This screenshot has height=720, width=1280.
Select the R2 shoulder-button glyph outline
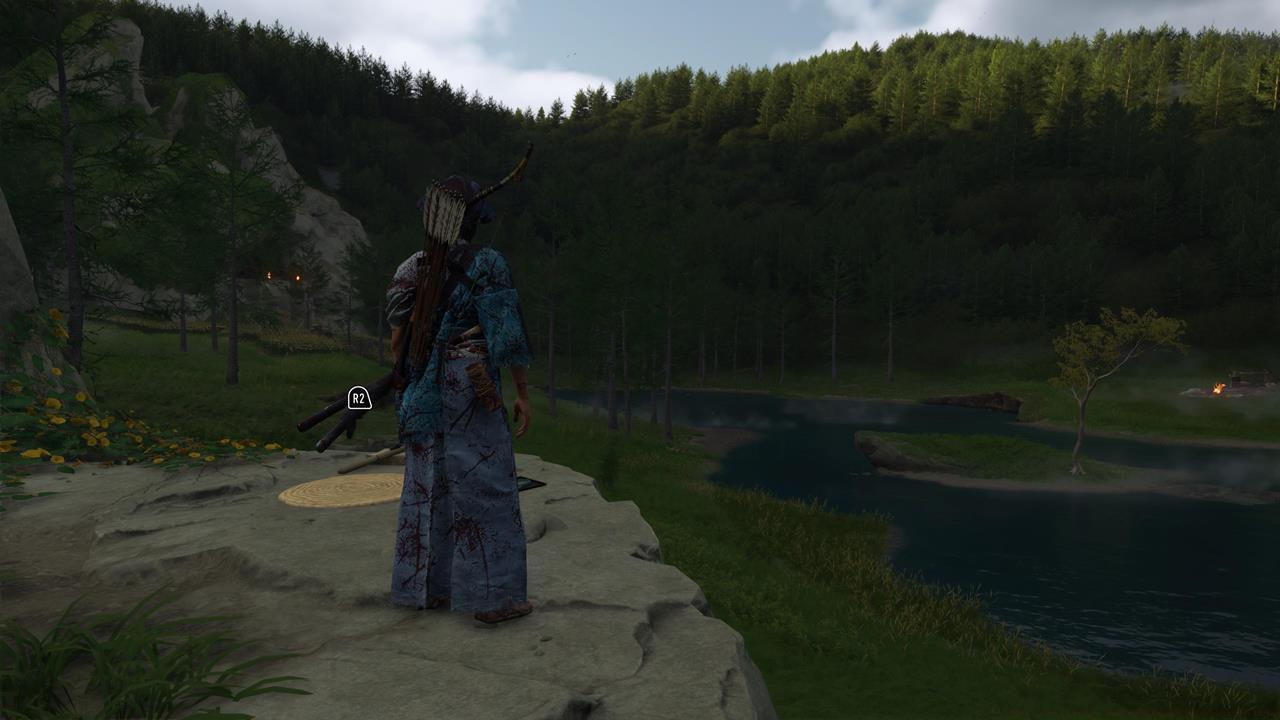point(358,399)
